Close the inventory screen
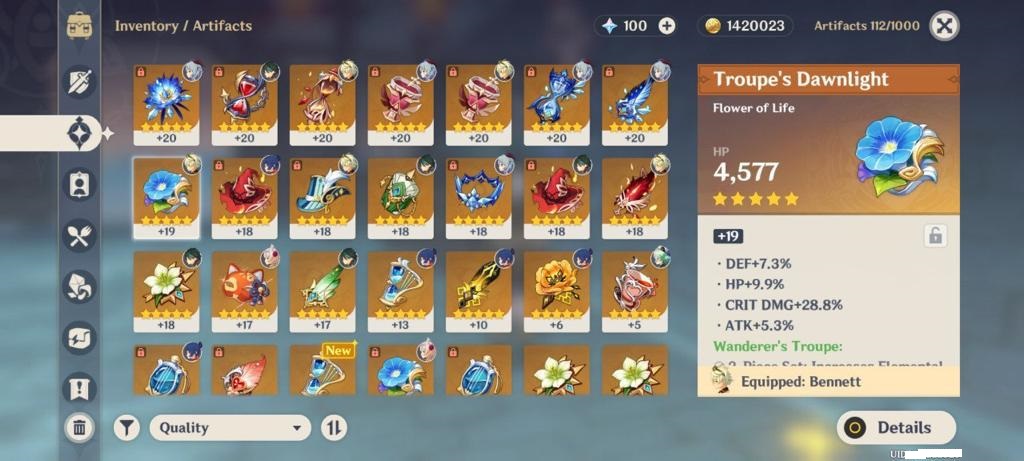This screenshot has height=461, width=1024. (x=944, y=26)
